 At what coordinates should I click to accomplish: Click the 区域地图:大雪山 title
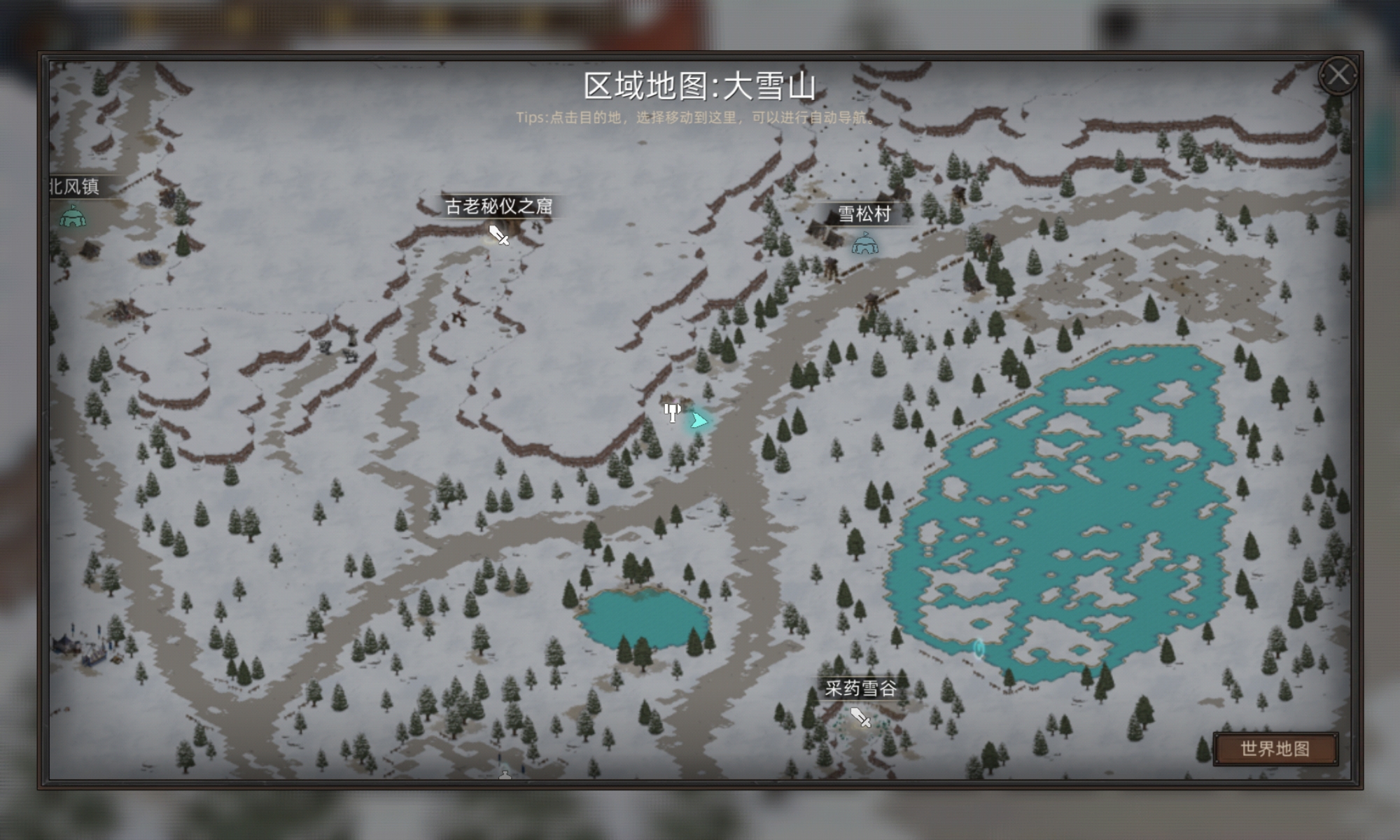[x=700, y=84]
